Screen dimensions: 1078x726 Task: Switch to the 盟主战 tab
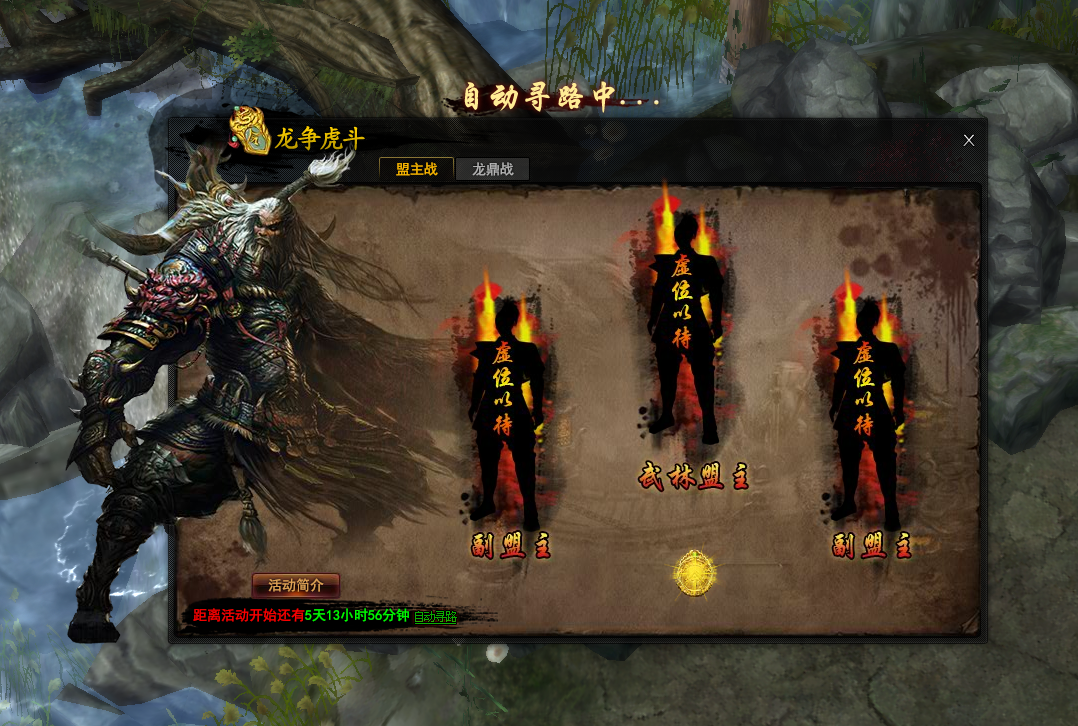point(416,169)
